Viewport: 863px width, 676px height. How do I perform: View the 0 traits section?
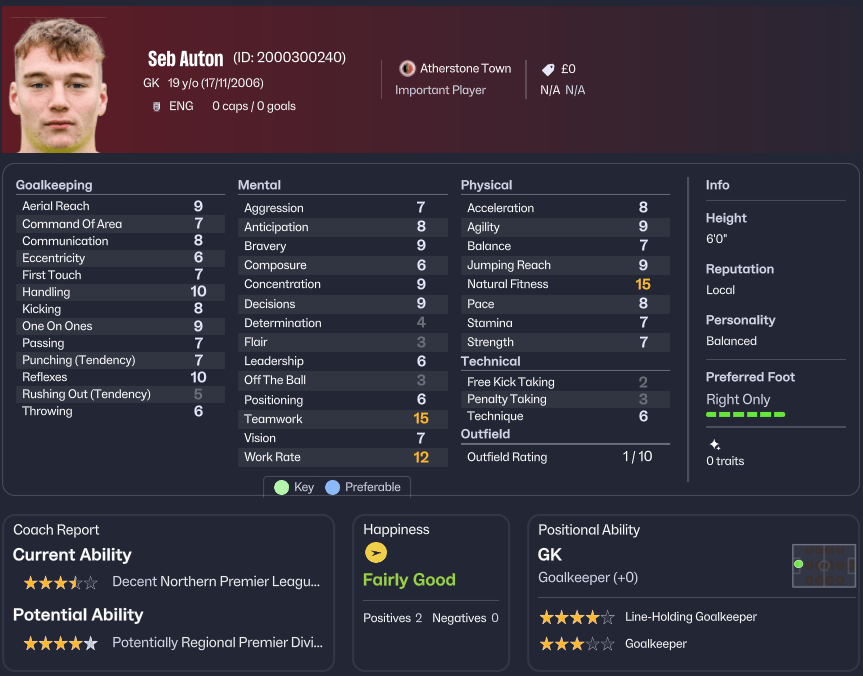click(x=724, y=461)
